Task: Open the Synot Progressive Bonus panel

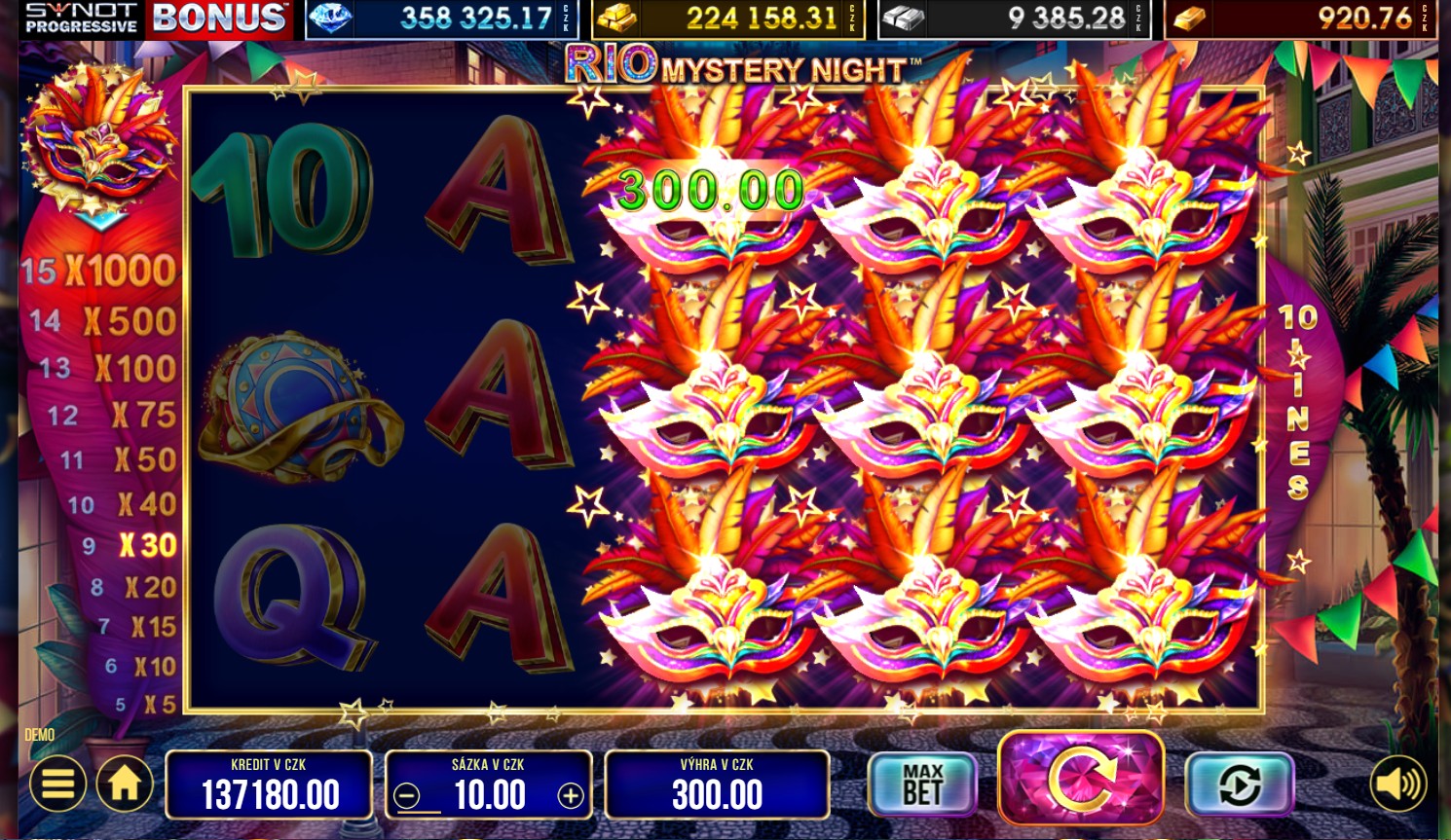Action: pos(156,18)
